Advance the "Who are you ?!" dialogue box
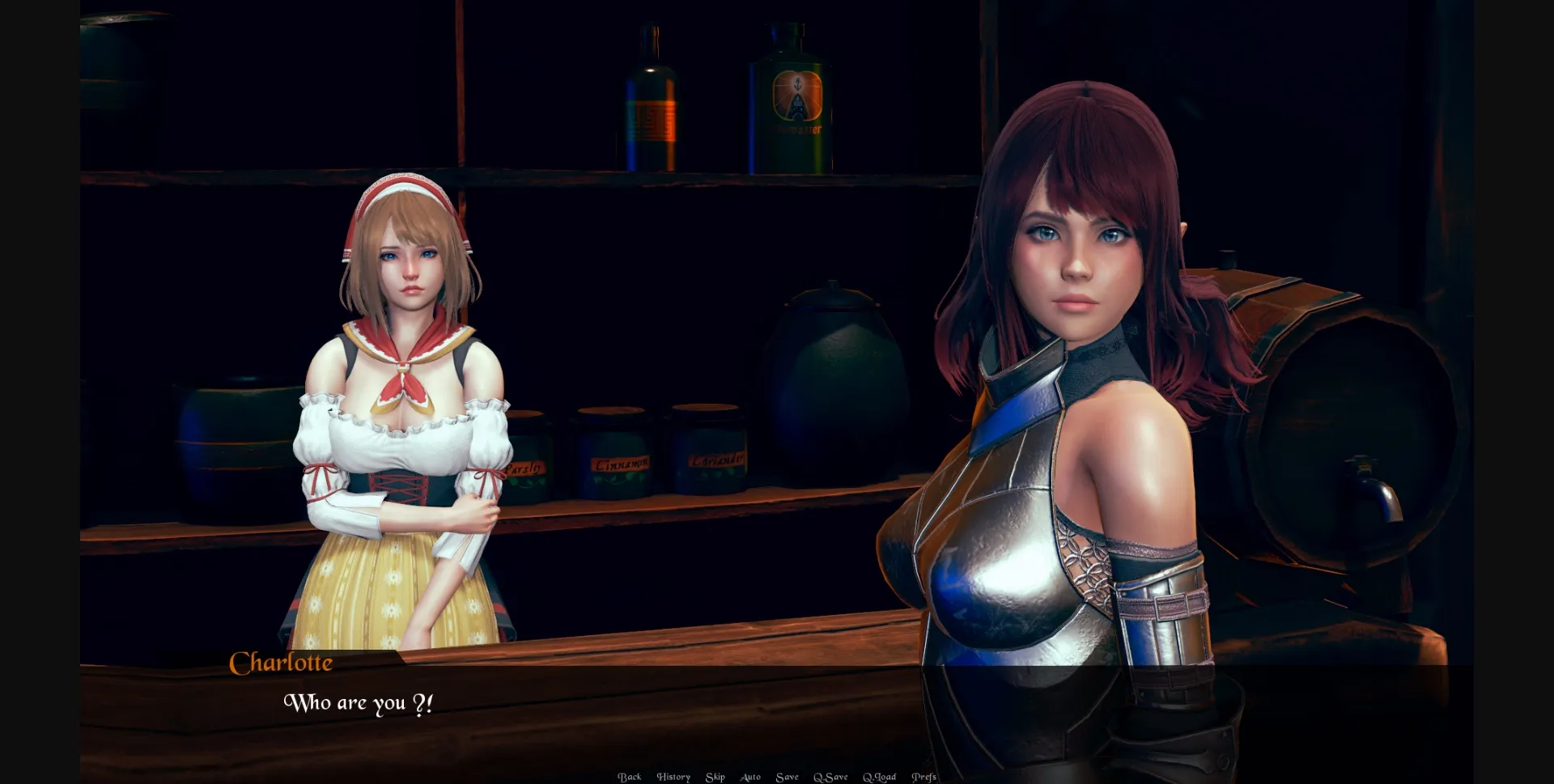The image size is (1554, 784). point(567,712)
